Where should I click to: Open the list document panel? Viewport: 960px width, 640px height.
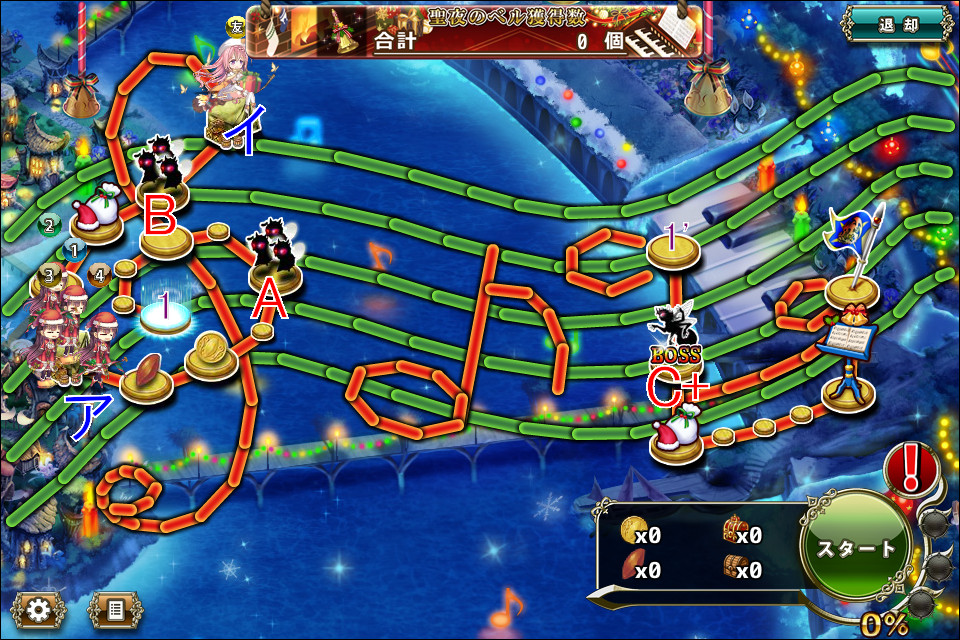(x=114, y=608)
